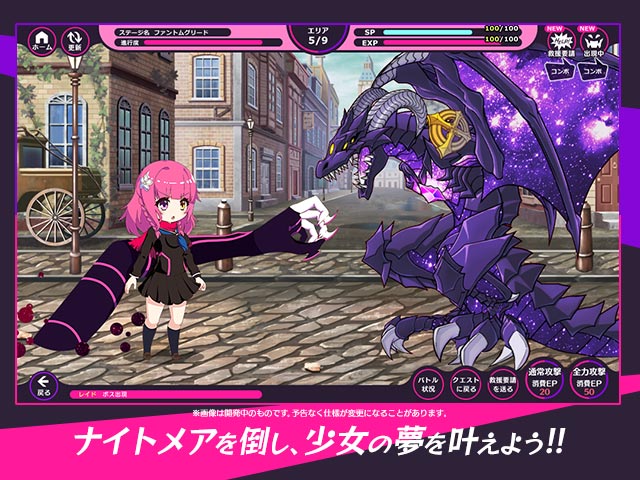Viewport: 640px width, 480px height.
Task: Go to the Home (ホーム) screen
Action: coord(42,41)
